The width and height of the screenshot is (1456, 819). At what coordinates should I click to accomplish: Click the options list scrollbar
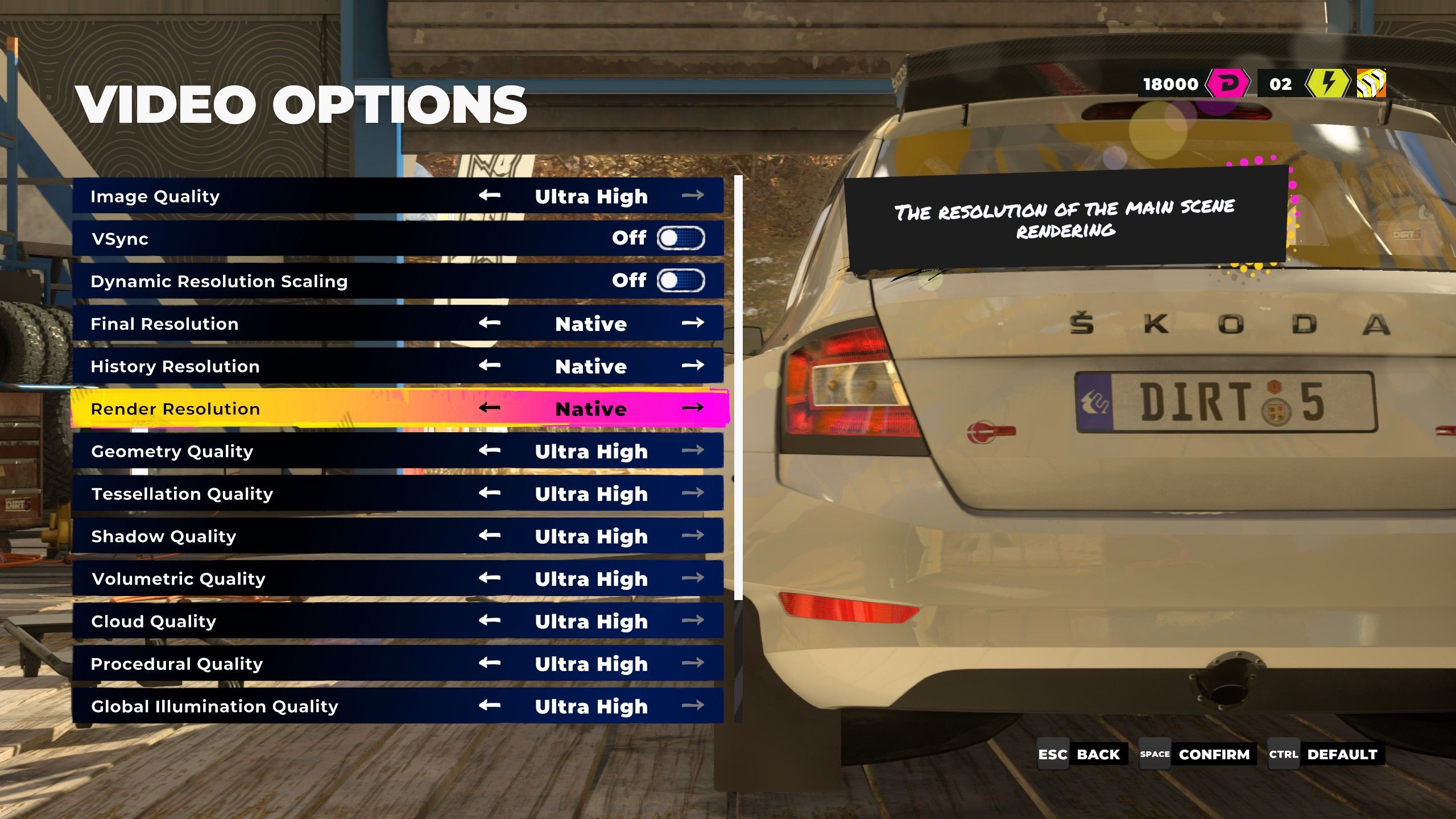(x=738, y=387)
